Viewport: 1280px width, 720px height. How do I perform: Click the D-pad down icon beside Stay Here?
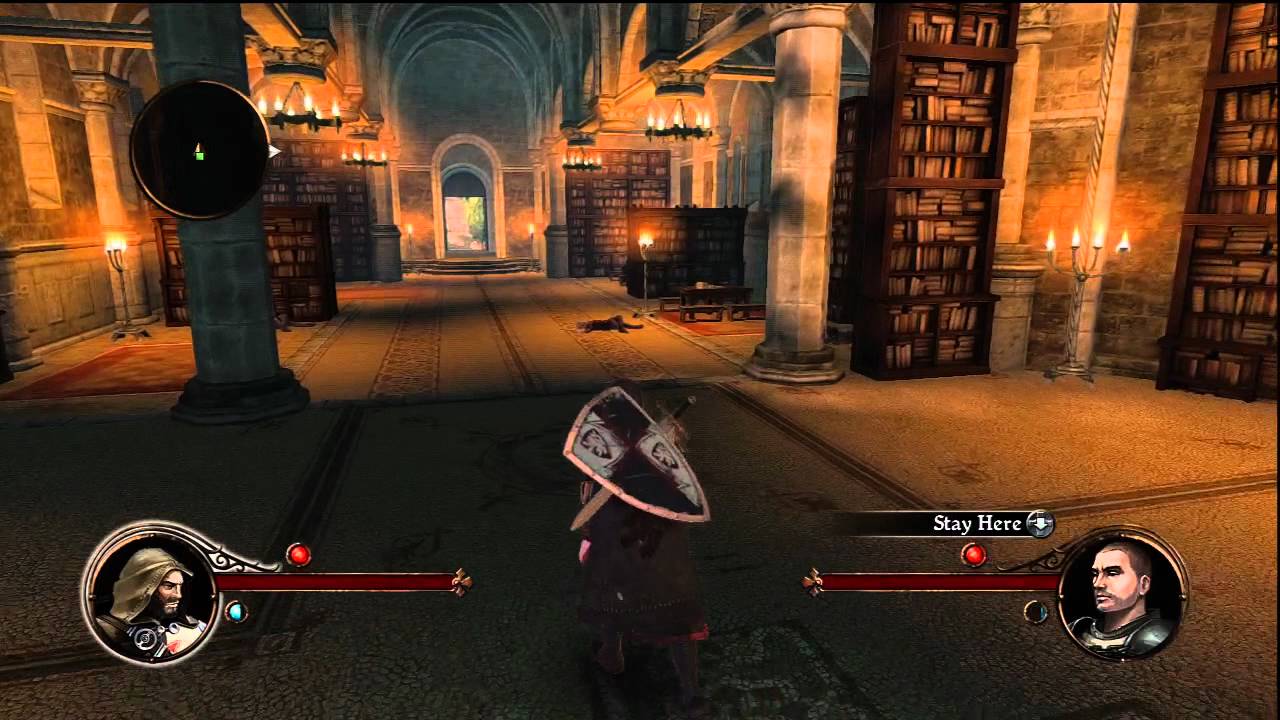tap(1039, 524)
